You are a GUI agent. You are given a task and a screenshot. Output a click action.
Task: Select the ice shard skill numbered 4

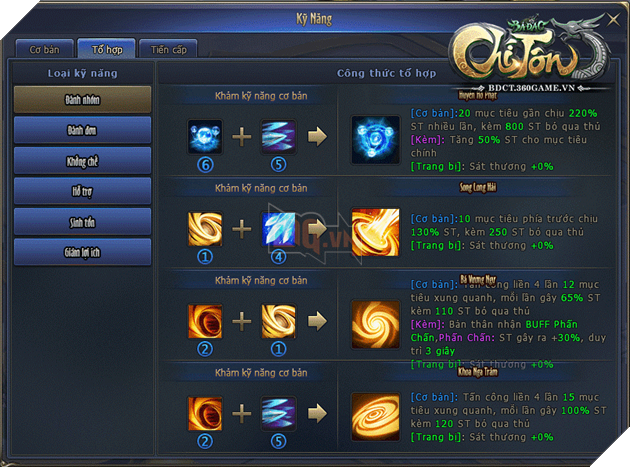[279, 231]
